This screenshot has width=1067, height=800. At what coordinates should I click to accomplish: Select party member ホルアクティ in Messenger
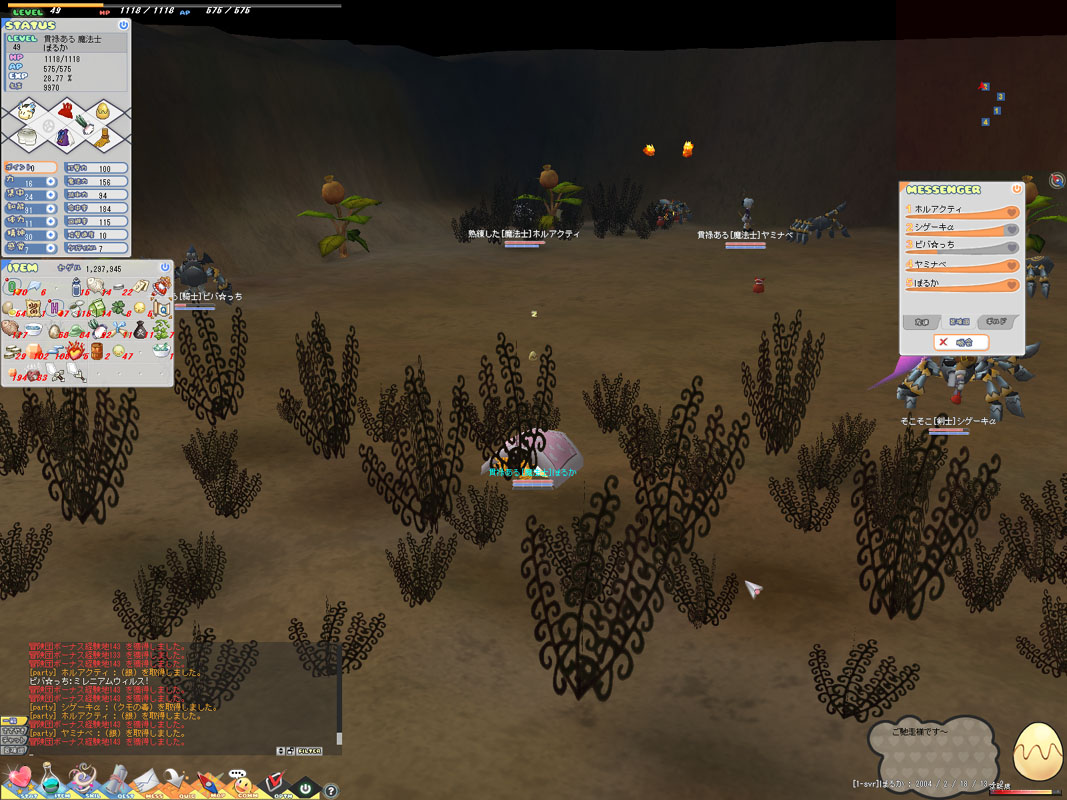960,210
